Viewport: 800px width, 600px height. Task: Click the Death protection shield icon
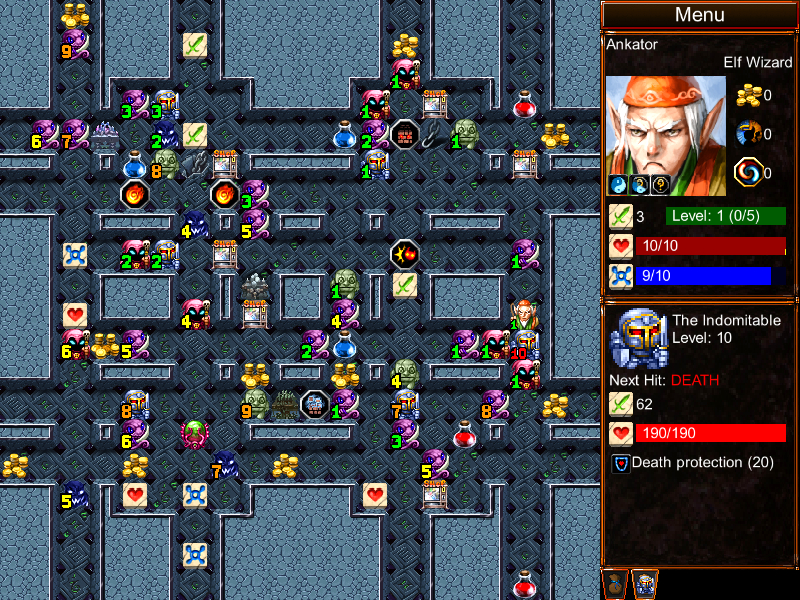point(620,463)
